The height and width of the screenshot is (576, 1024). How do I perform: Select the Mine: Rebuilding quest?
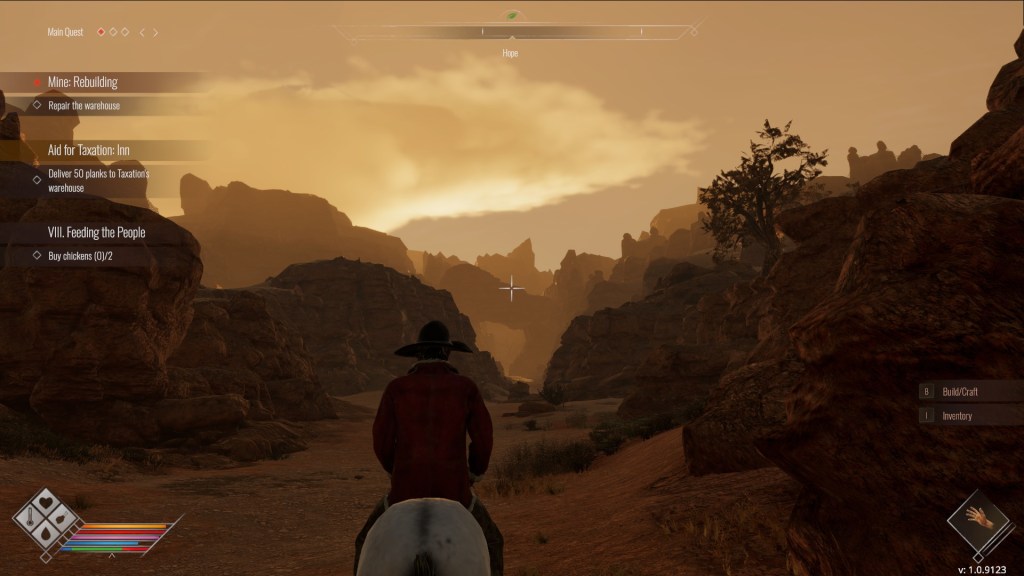[x=83, y=82]
